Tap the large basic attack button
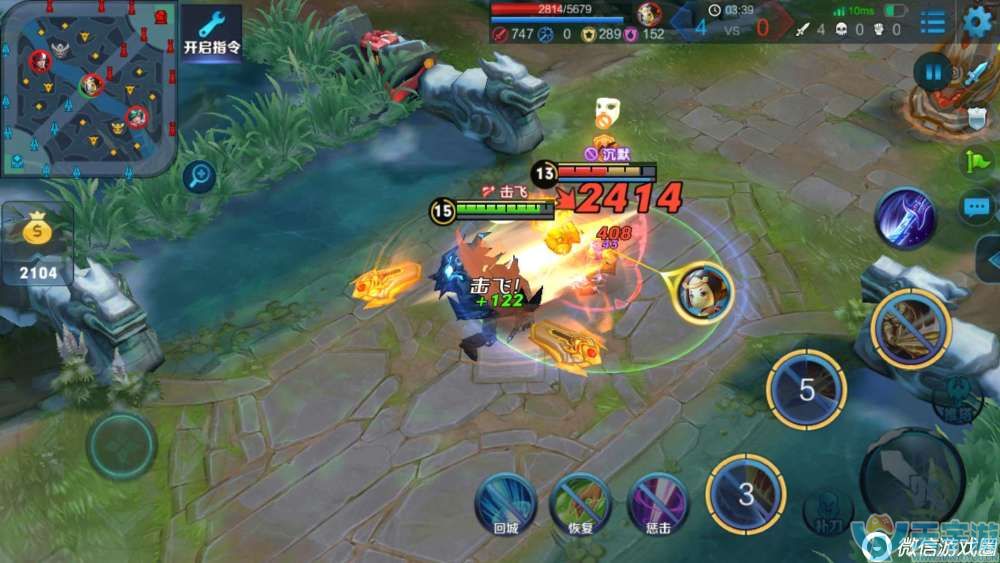The width and height of the screenshot is (1000, 563). 911,477
